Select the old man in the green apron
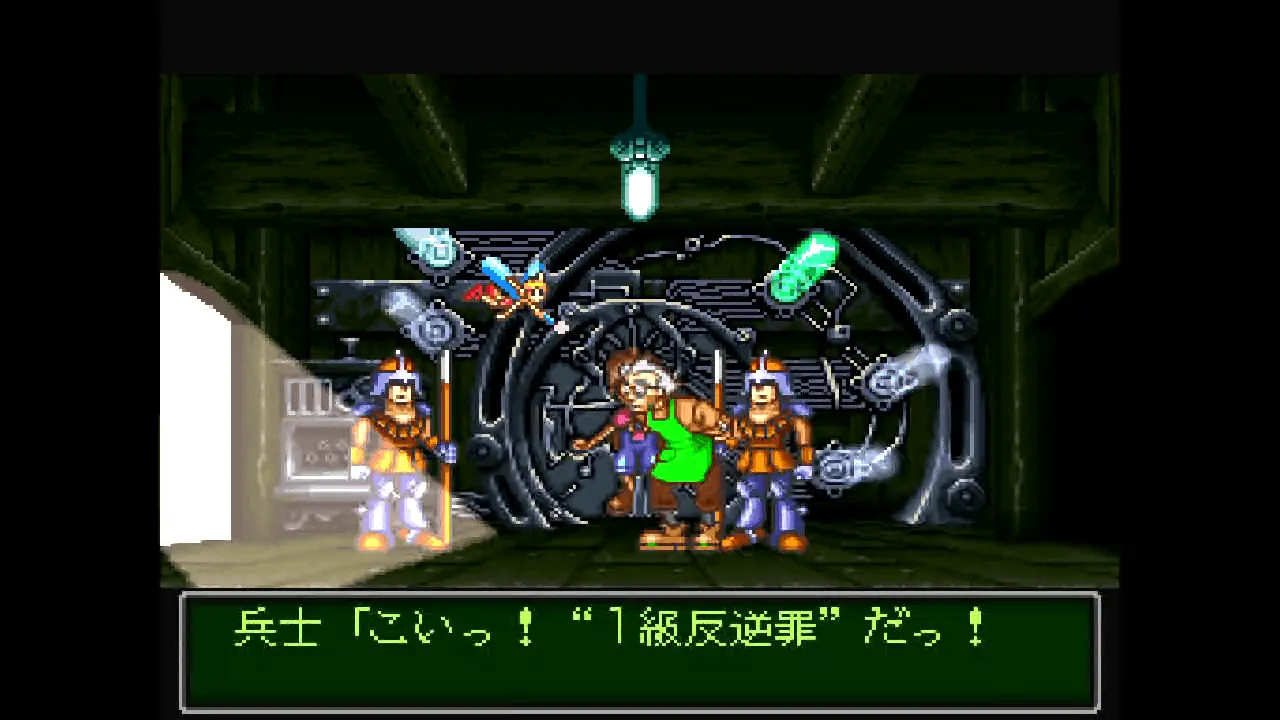 tap(670, 440)
